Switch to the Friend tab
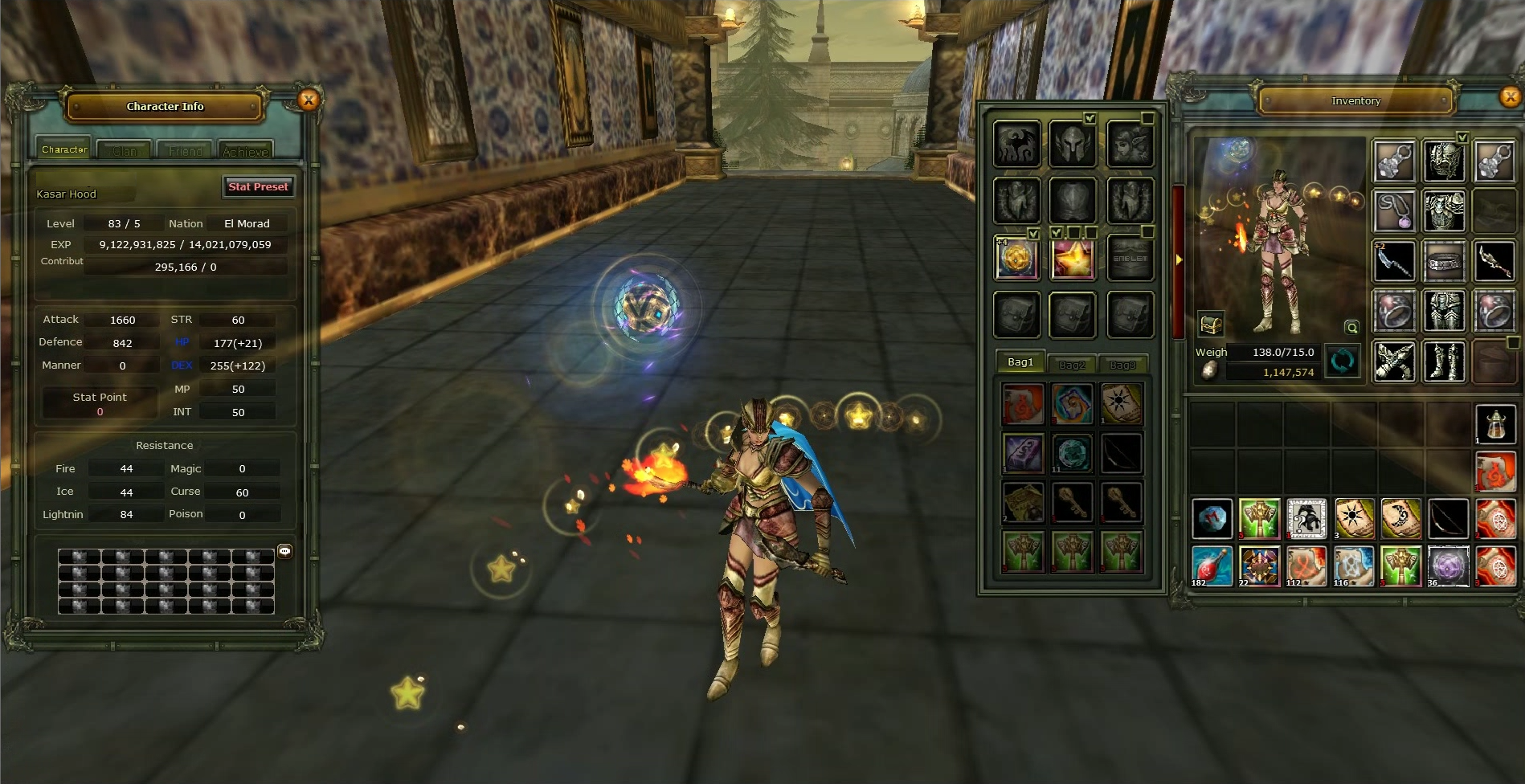1525x784 pixels. [x=186, y=151]
